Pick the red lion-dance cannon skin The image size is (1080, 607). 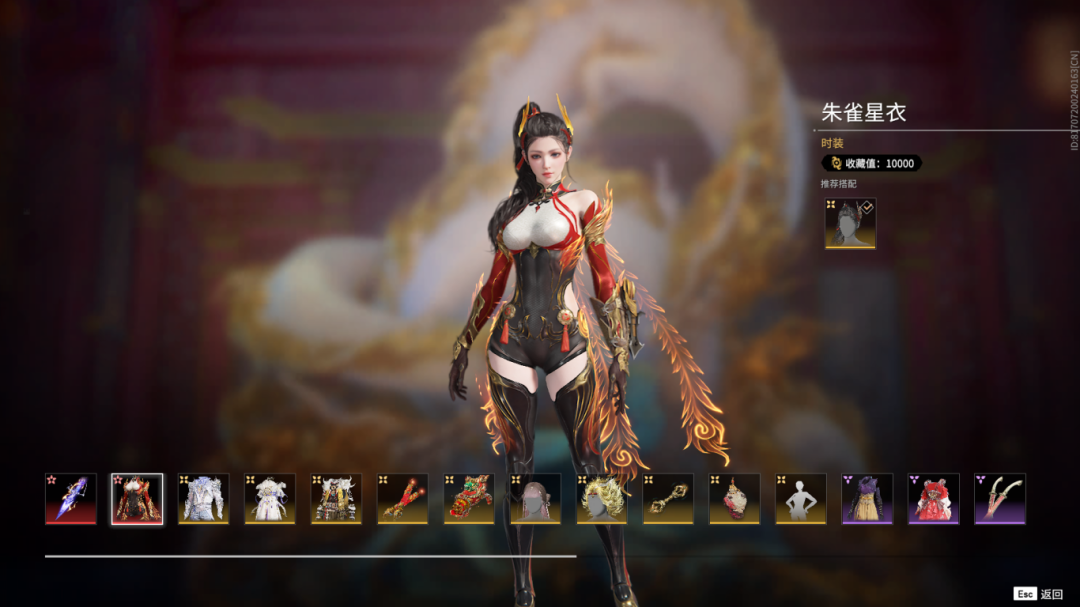(469, 498)
